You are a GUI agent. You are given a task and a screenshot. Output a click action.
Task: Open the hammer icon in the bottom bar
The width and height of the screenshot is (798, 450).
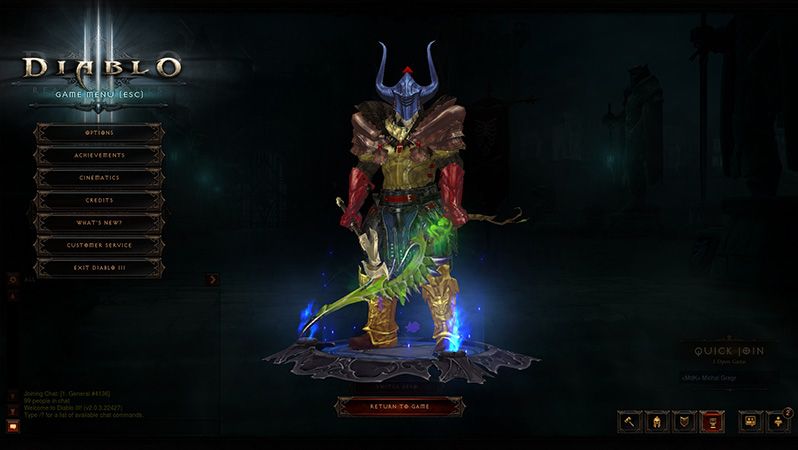630,422
